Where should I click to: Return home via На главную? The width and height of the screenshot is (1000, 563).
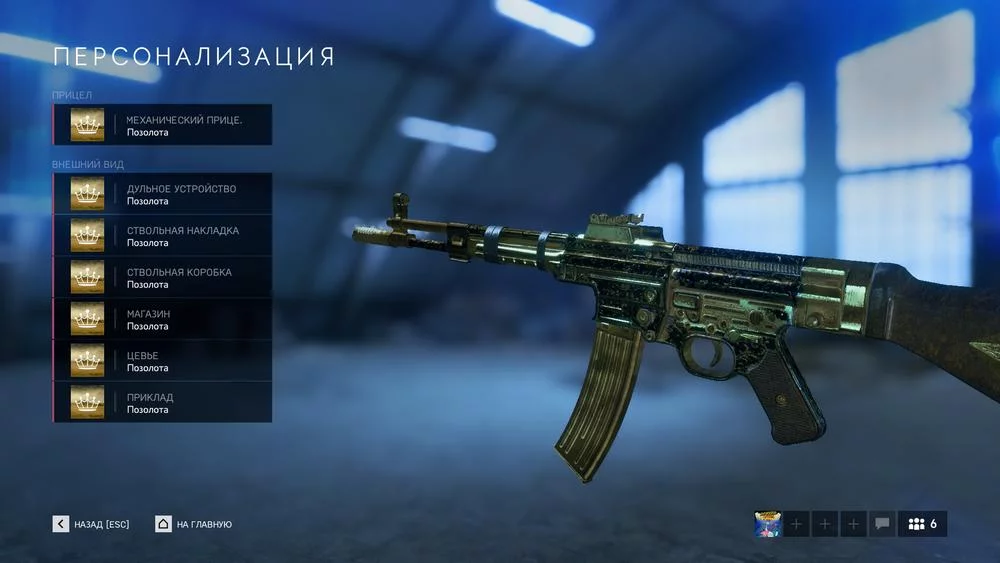pyautogui.click(x=194, y=524)
